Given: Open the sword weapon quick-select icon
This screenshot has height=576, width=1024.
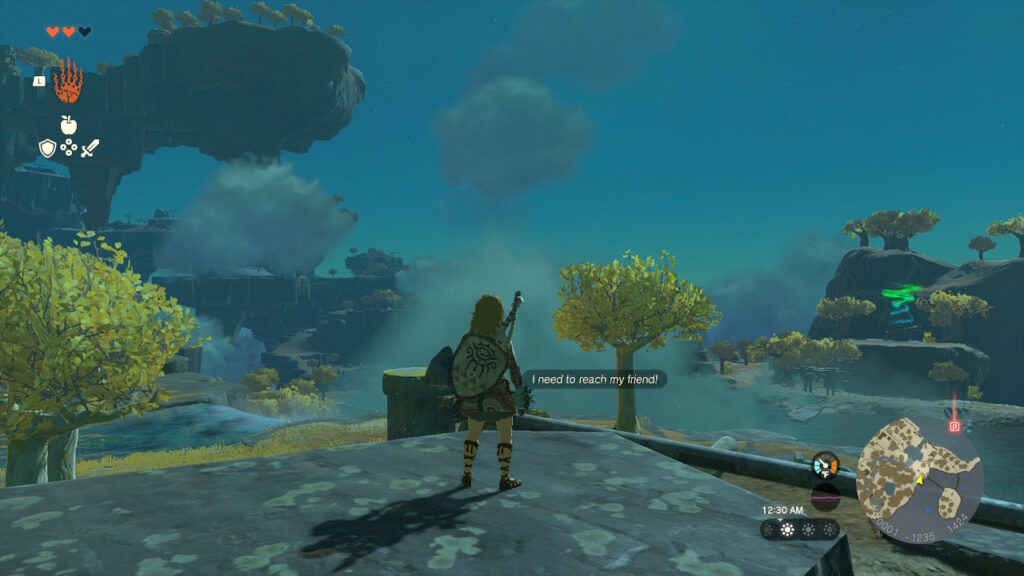Looking at the screenshot, I should coord(89,148).
